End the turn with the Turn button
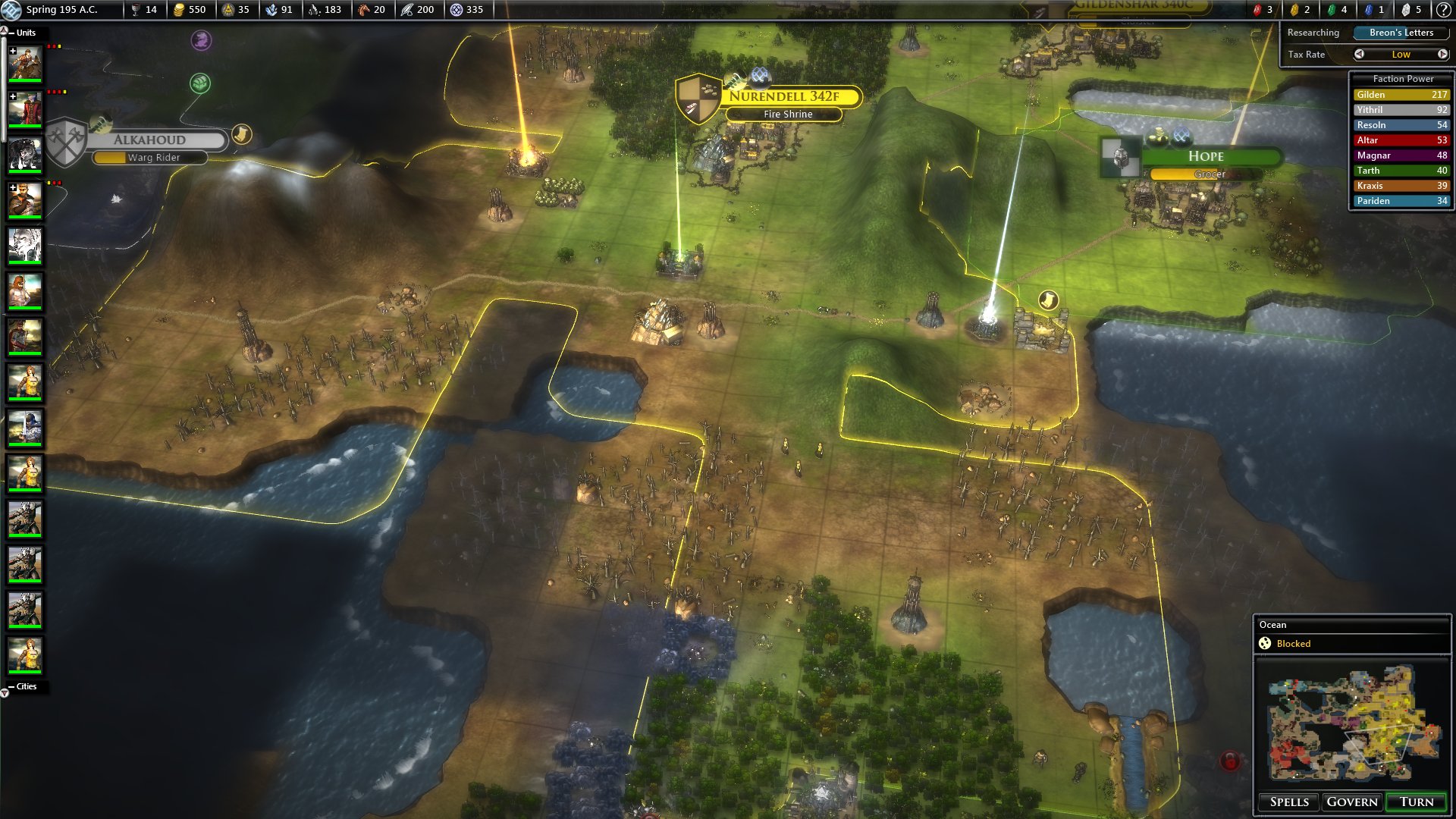The width and height of the screenshot is (1456, 819). pos(1416,802)
